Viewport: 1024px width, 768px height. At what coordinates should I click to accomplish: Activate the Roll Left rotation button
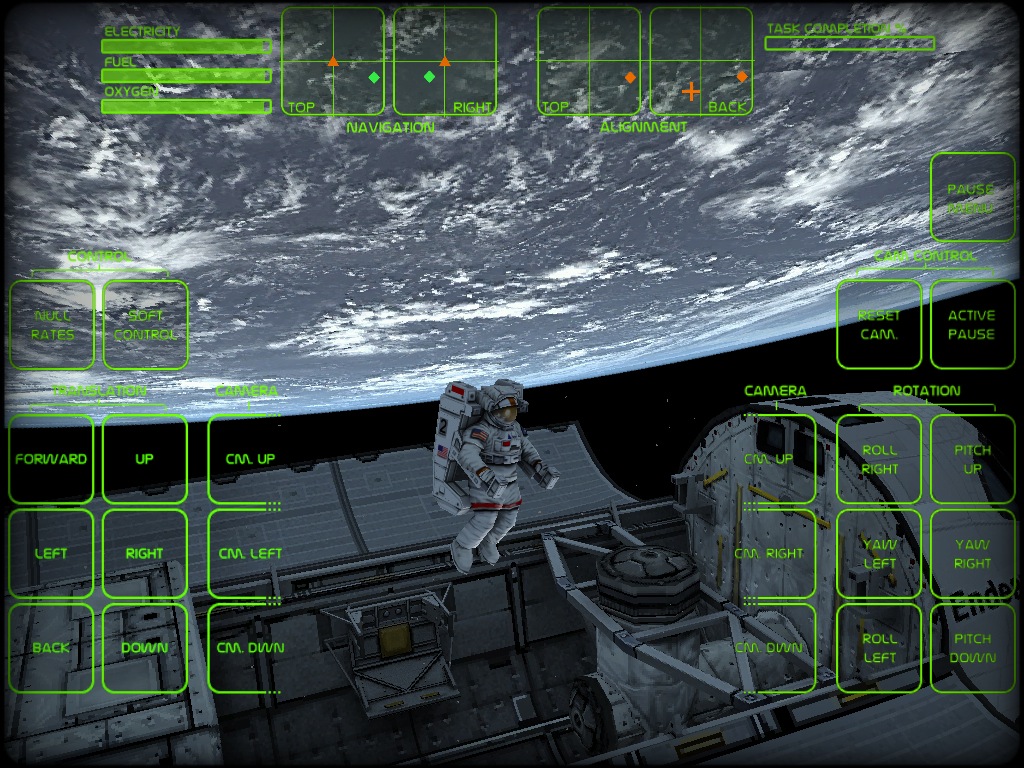(x=879, y=648)
